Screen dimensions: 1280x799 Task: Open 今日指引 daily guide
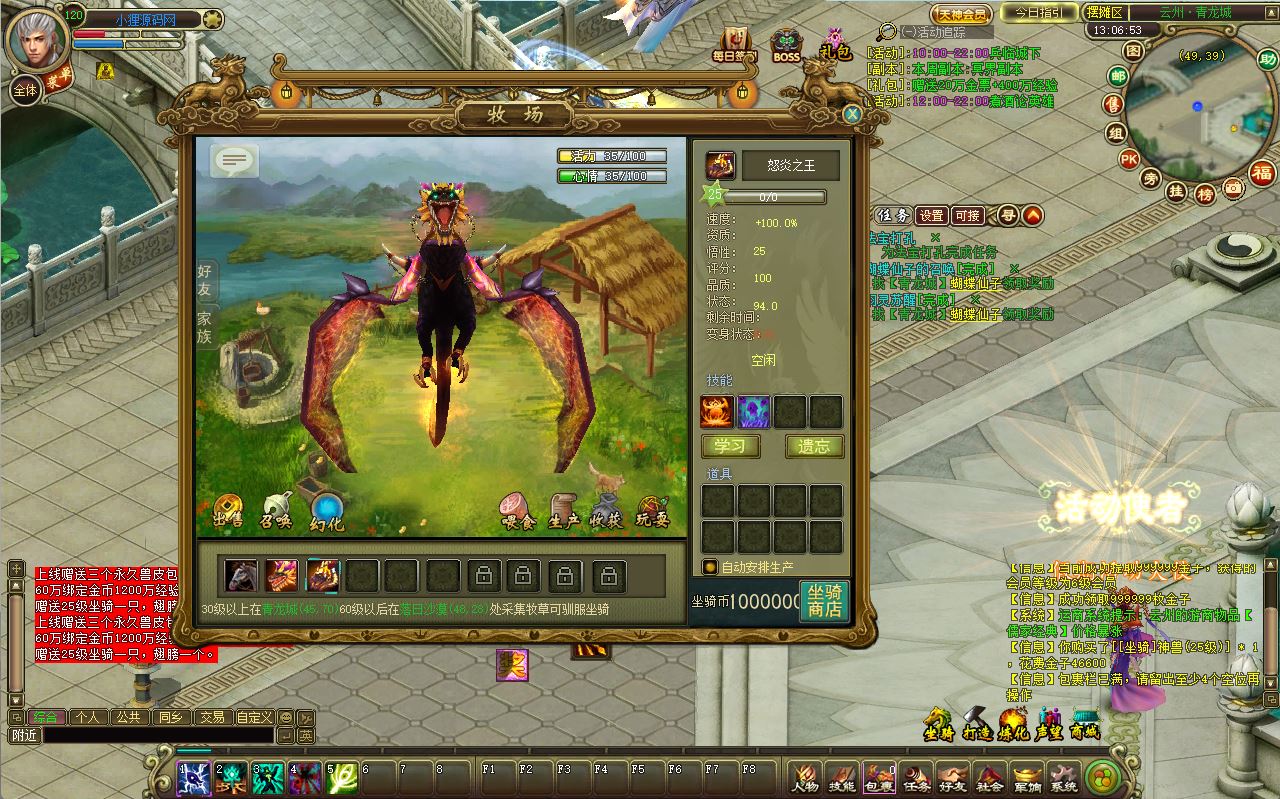tap(1039, 13)
